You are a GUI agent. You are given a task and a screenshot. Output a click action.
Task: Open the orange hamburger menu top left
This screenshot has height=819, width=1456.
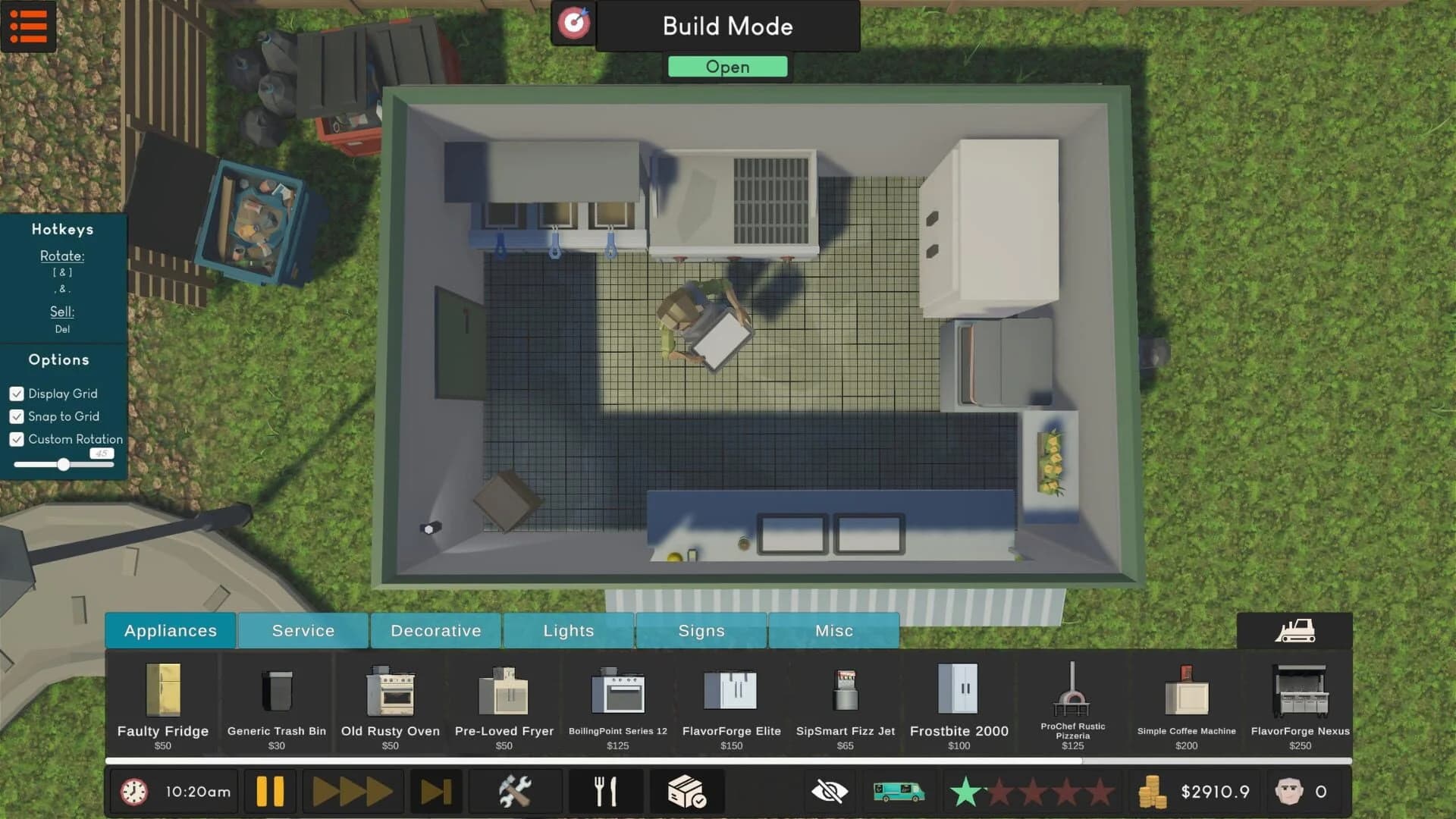click(29, 27)
